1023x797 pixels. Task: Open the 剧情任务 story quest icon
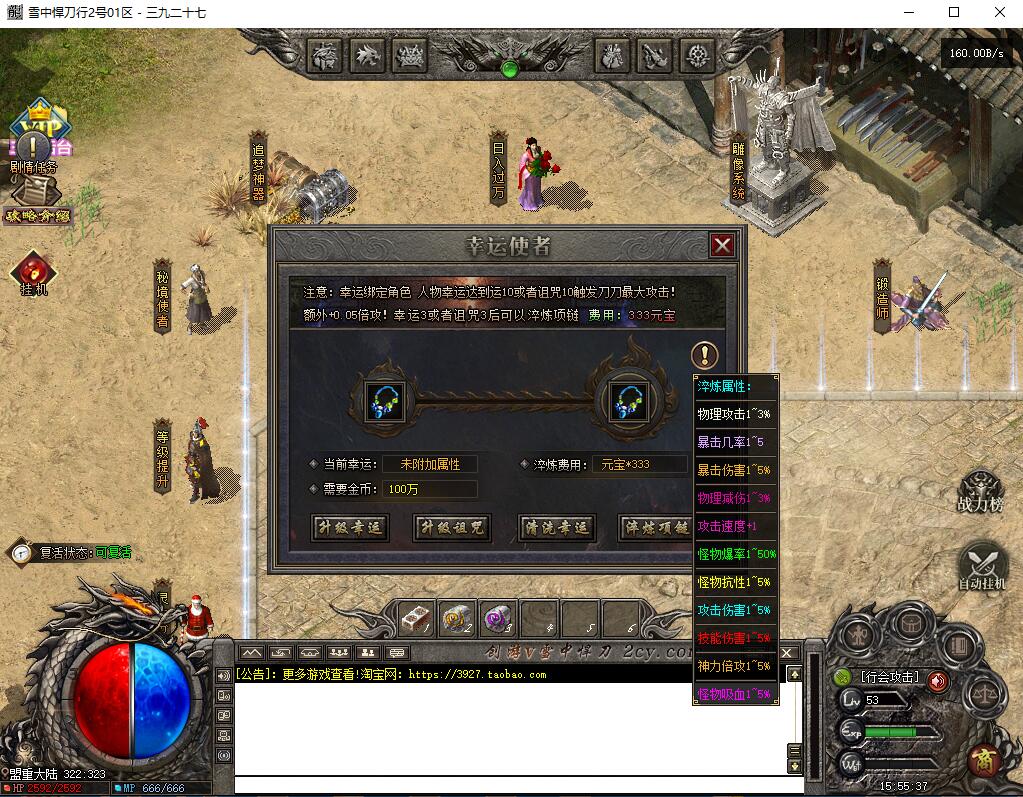35,148
